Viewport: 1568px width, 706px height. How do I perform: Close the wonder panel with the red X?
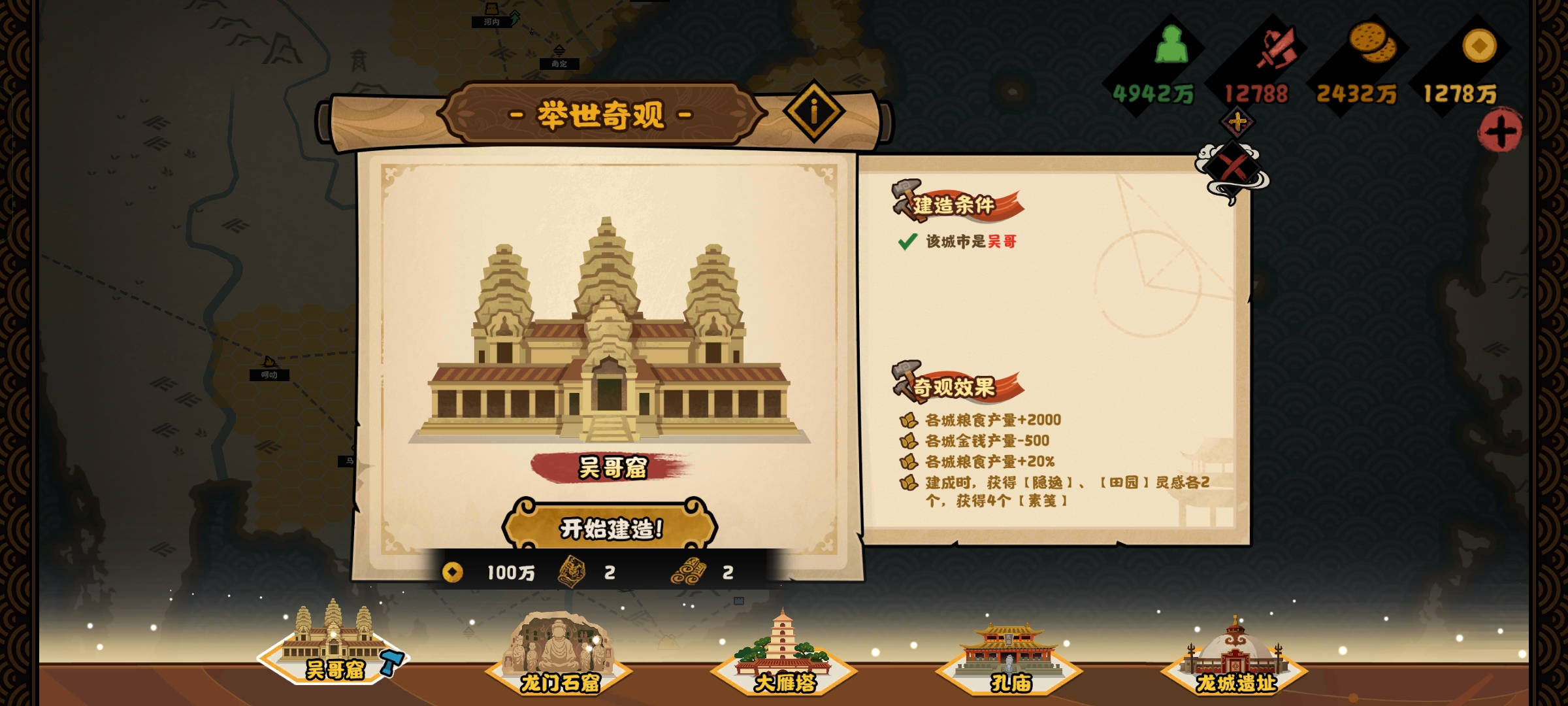(1233, 167)
